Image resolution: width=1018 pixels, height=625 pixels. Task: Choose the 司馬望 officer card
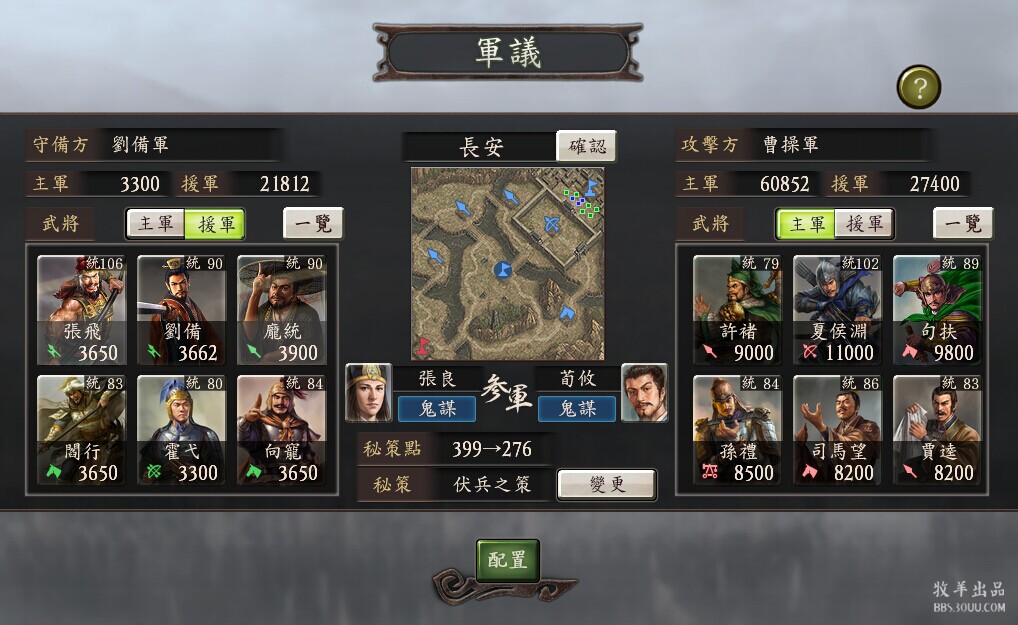click(838, 430)
